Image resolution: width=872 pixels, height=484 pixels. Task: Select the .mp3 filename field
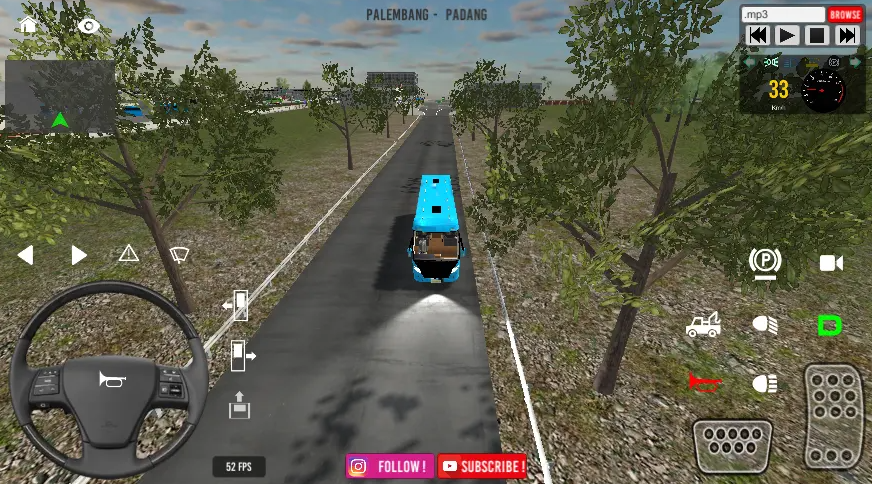point(783,15)
